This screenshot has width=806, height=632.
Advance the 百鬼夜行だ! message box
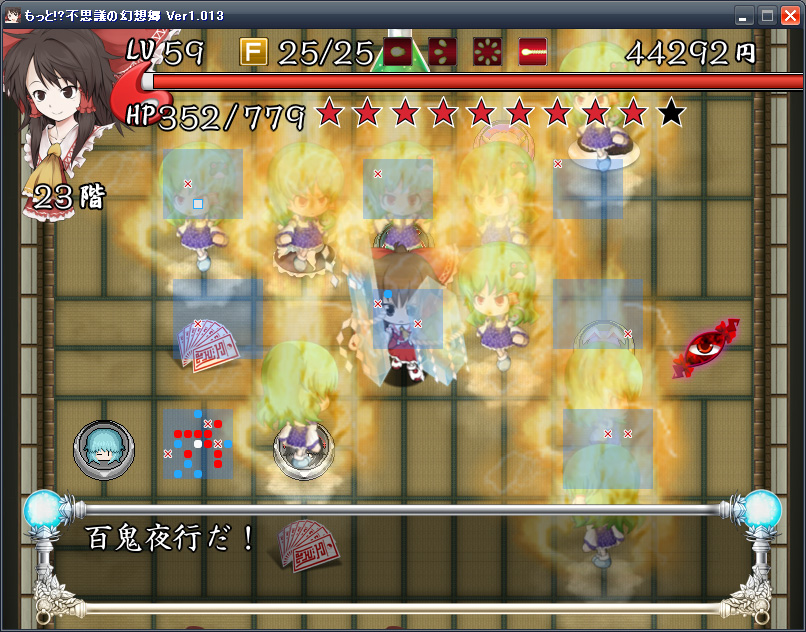(x=400, y=555)
